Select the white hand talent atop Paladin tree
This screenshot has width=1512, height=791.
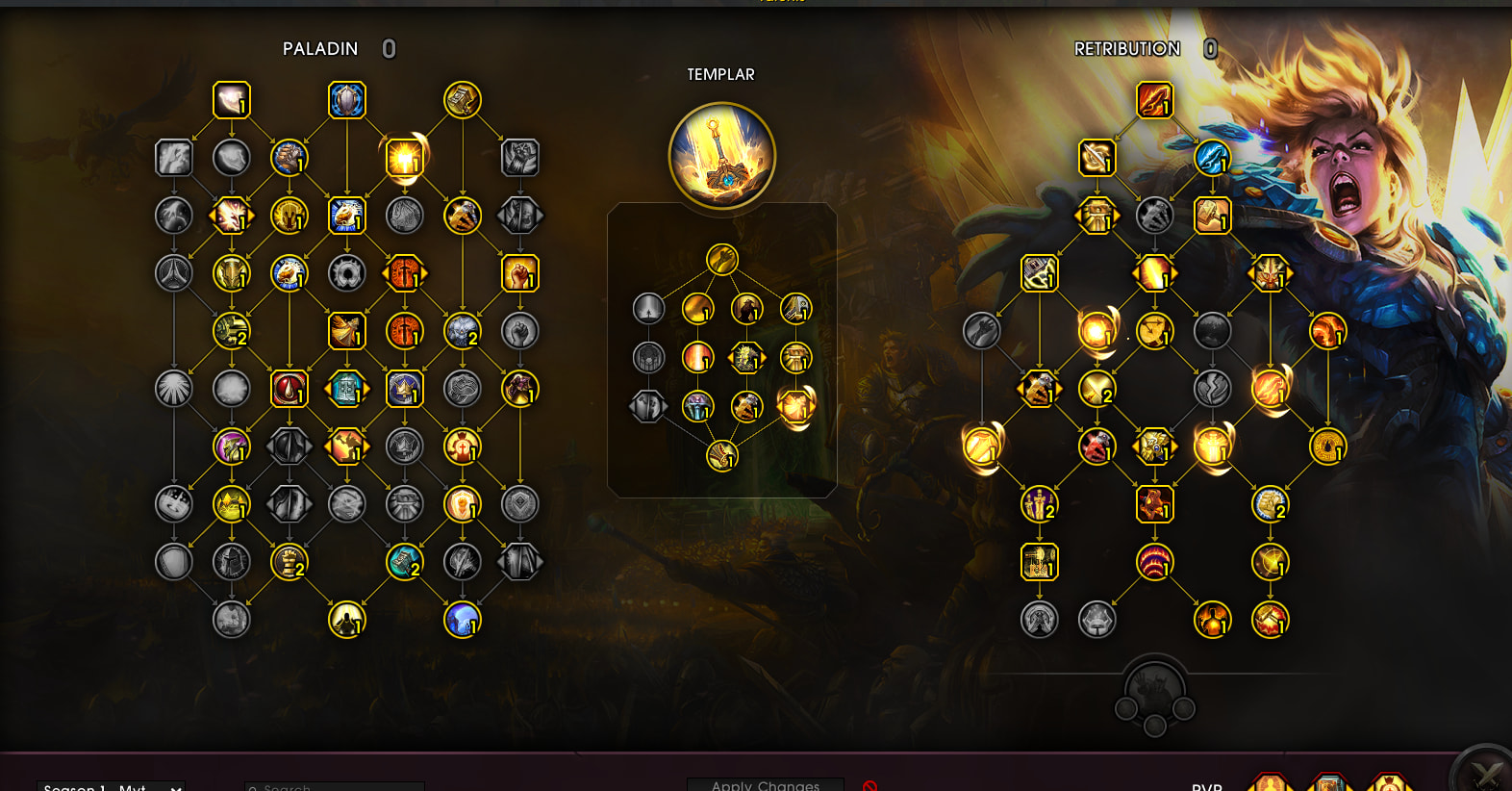(x=232, y=100)
